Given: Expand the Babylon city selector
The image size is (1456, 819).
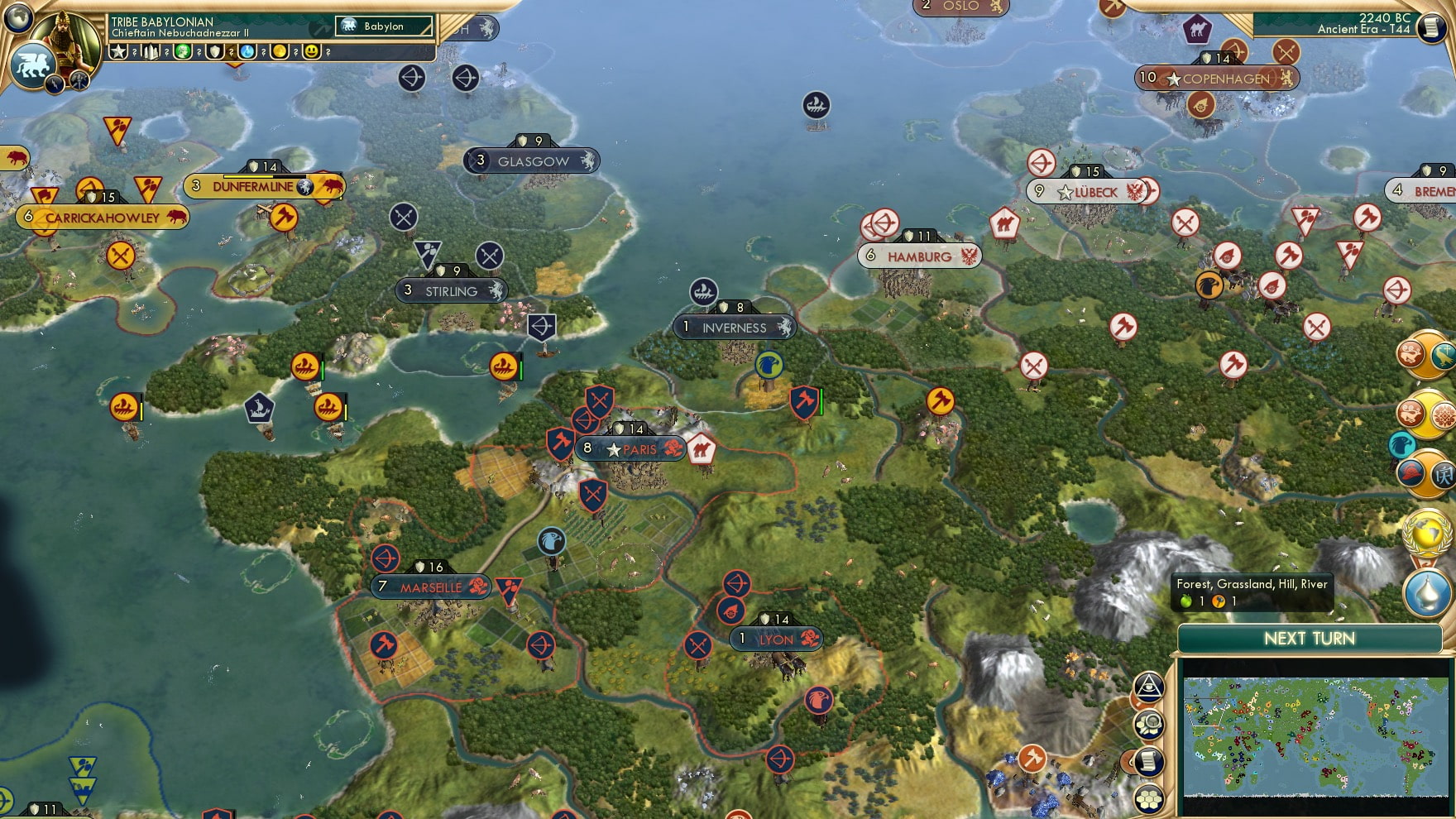Looking at the screenshot, I should [385, 27].
